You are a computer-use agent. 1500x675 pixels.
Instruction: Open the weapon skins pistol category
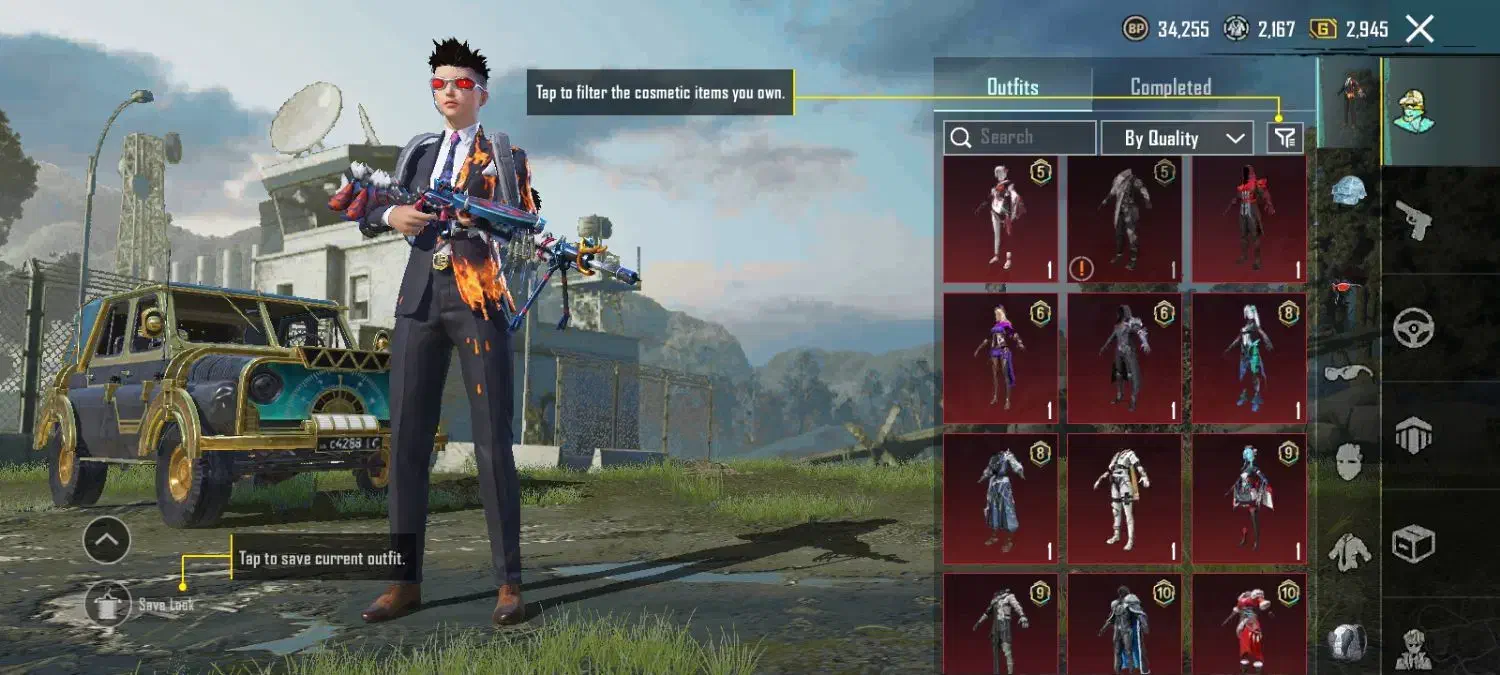pos(1414,219)
